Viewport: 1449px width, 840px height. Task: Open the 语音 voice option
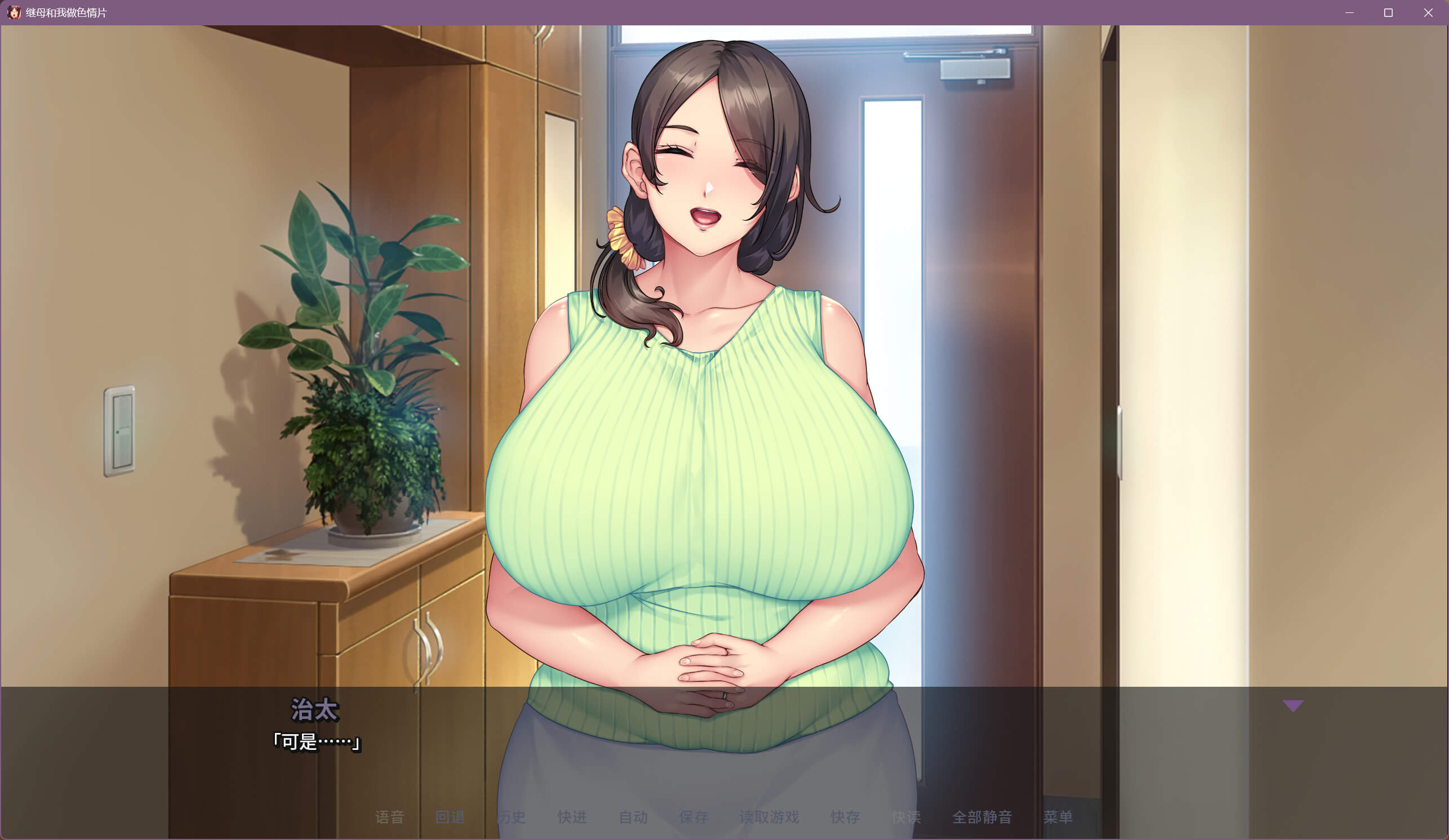389,817
